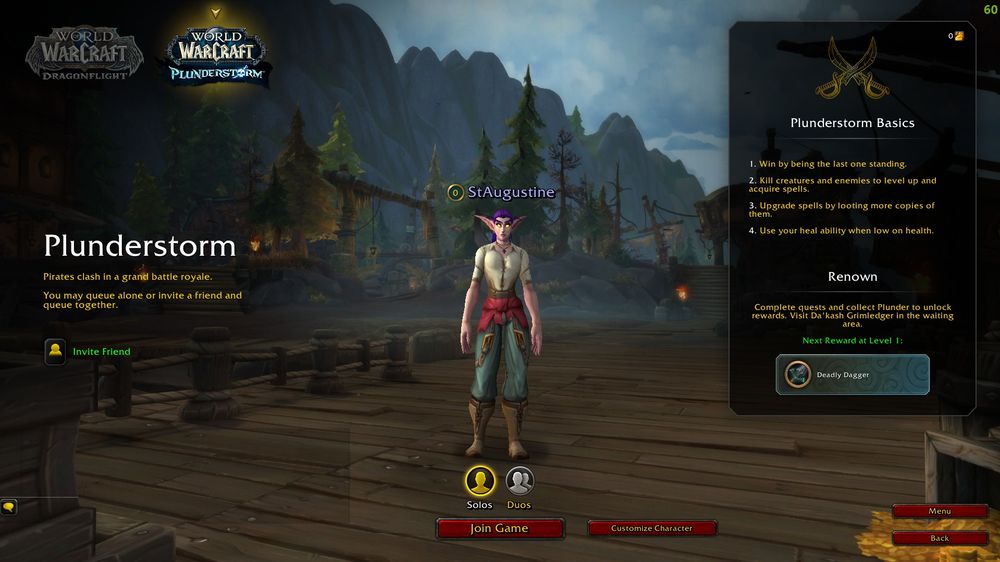Open Customize Character
The width and height of the screenshot is (1000, 562).
point(652,528)
